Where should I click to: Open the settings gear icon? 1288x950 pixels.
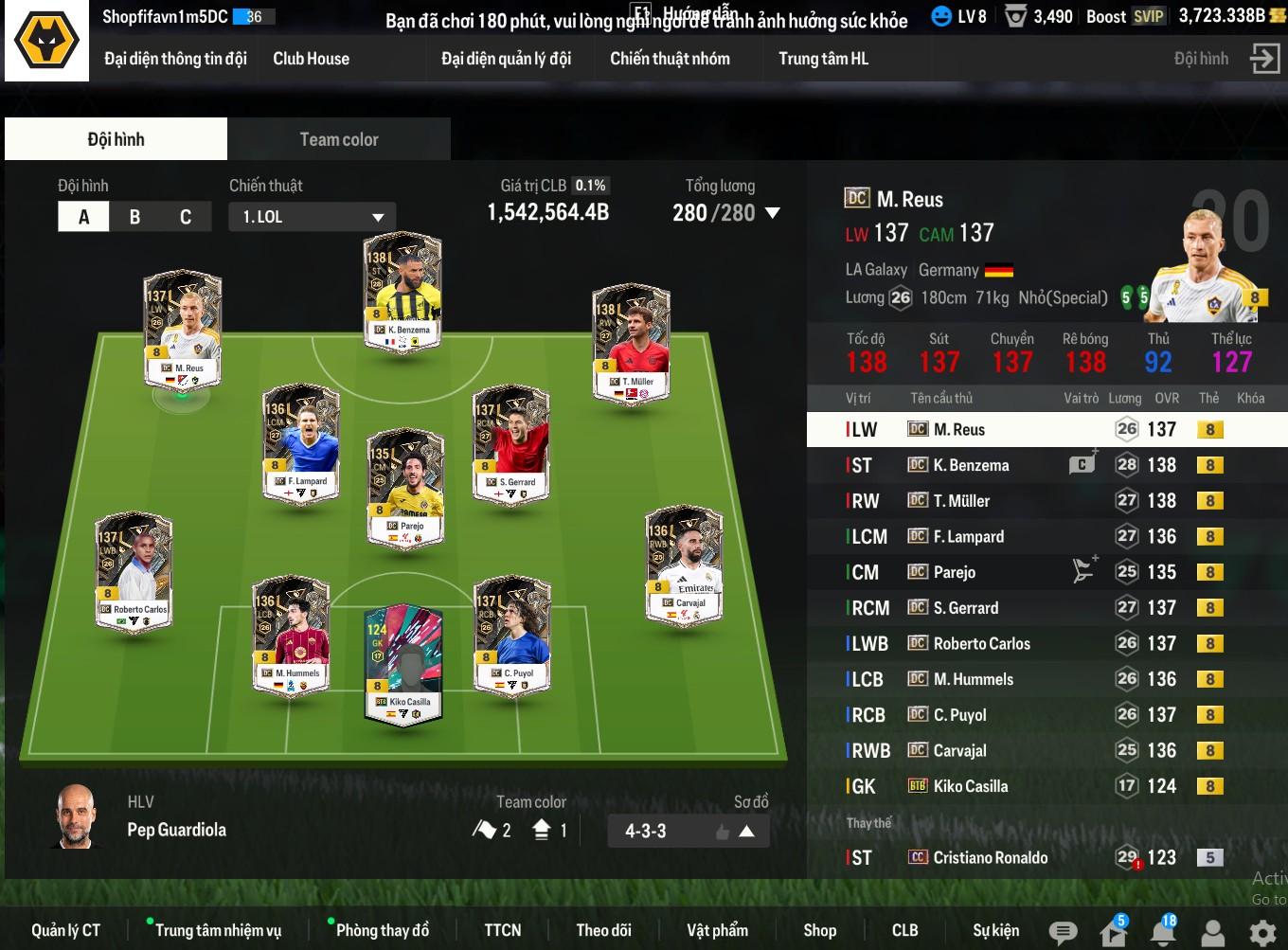[x=1262, y=933]
